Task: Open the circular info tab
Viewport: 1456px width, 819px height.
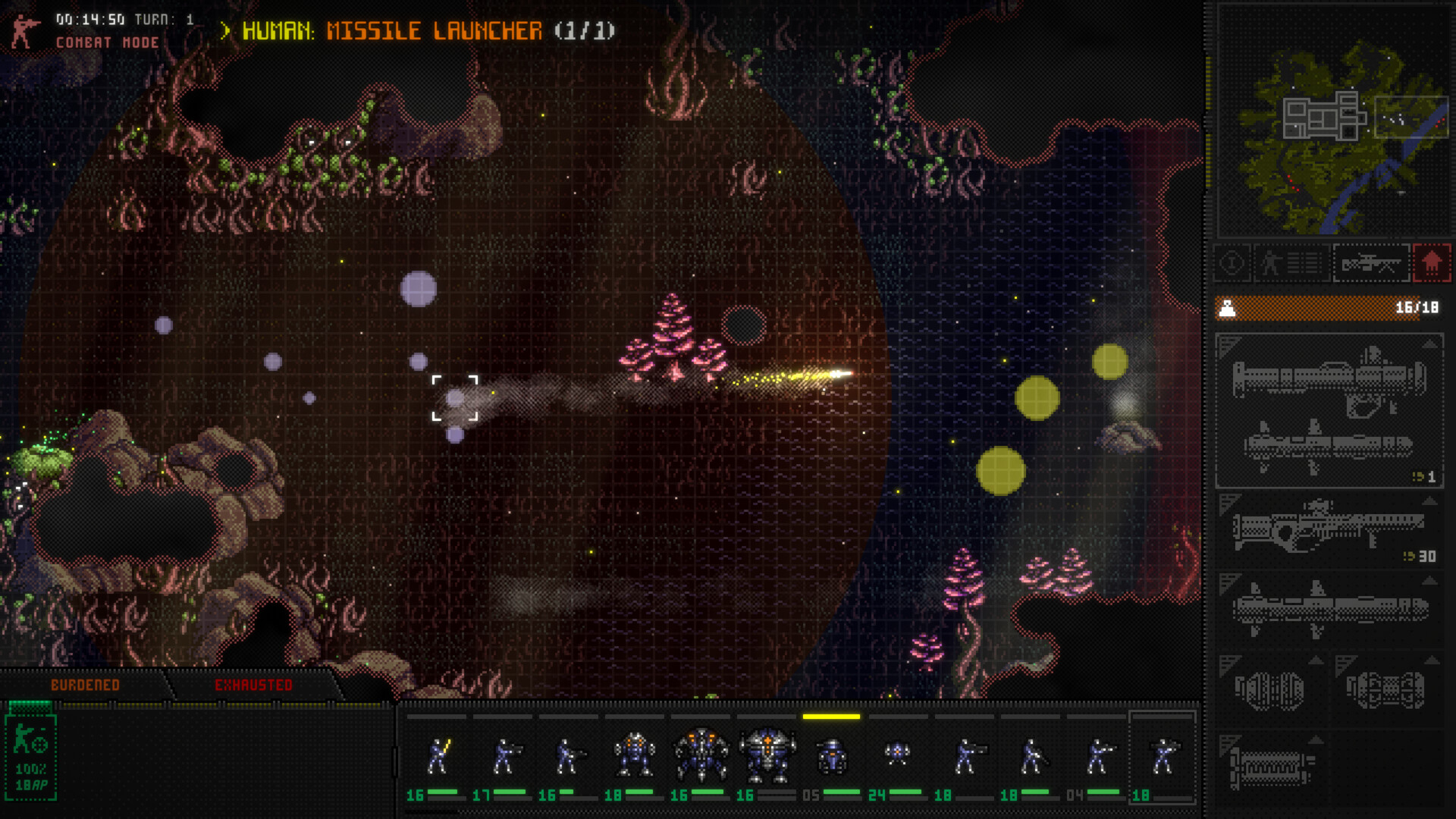Action: click(1232, 264)
